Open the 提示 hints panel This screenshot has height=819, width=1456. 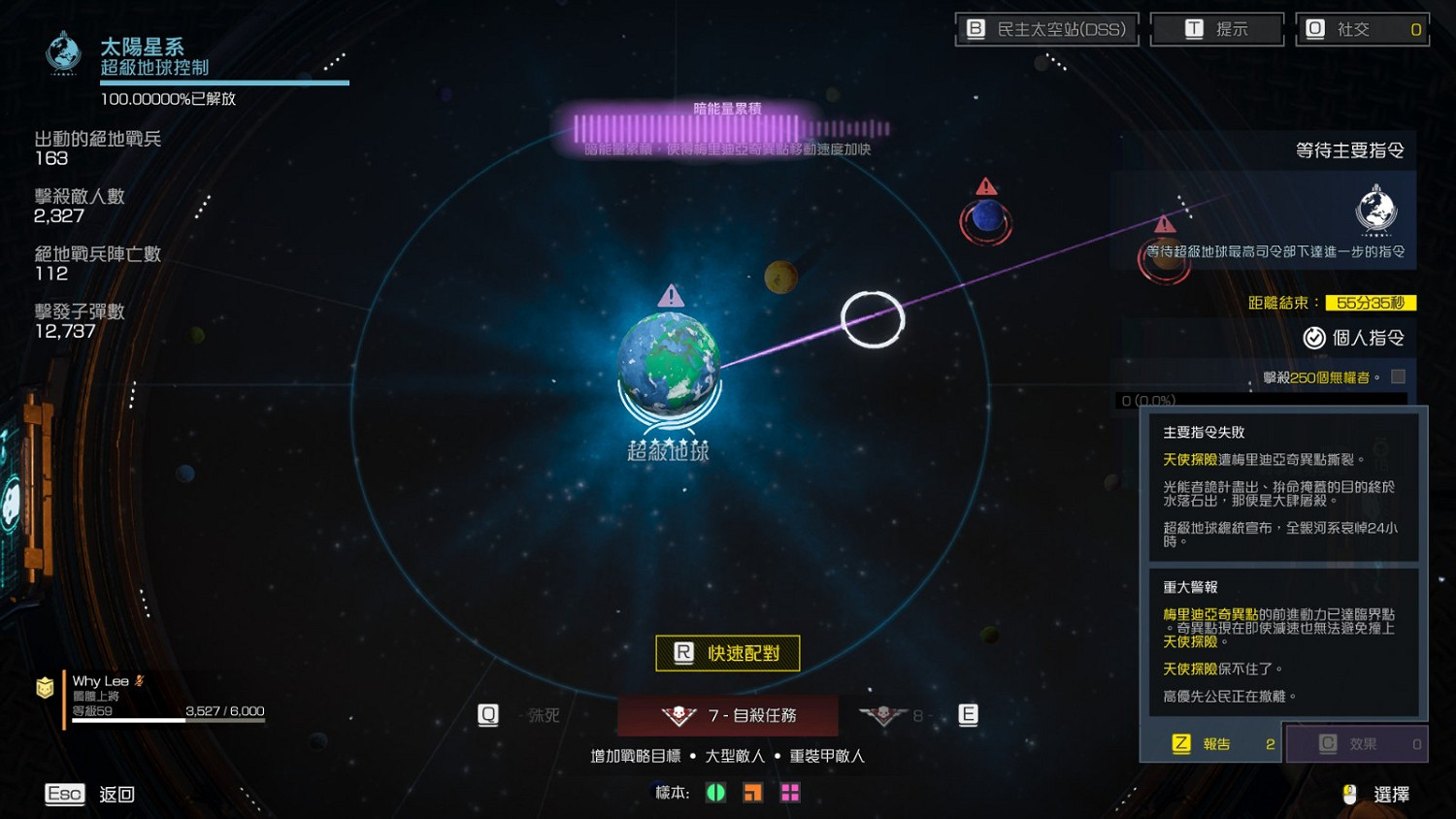tap(1216, 28)
